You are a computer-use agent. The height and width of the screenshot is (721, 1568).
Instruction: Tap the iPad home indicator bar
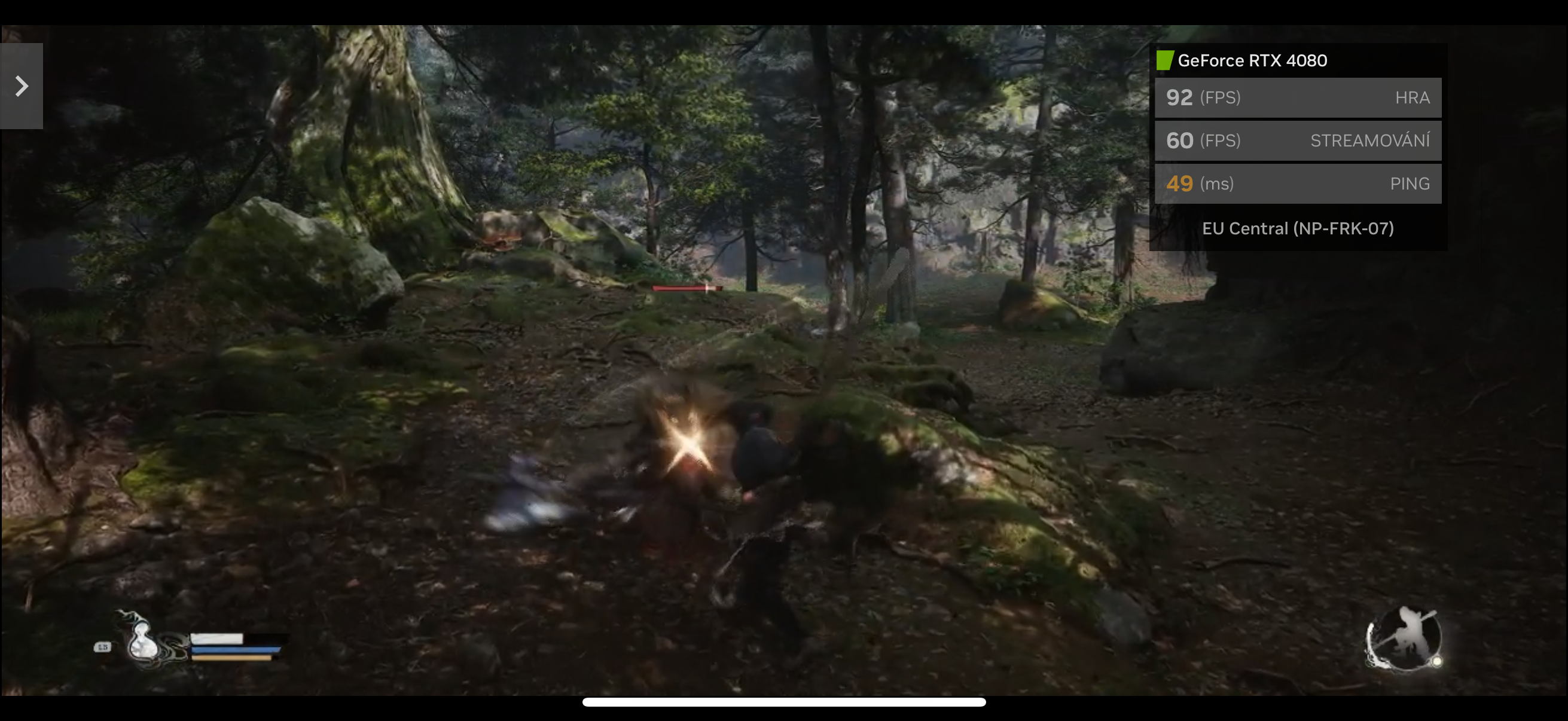click(x=784, y=702)
